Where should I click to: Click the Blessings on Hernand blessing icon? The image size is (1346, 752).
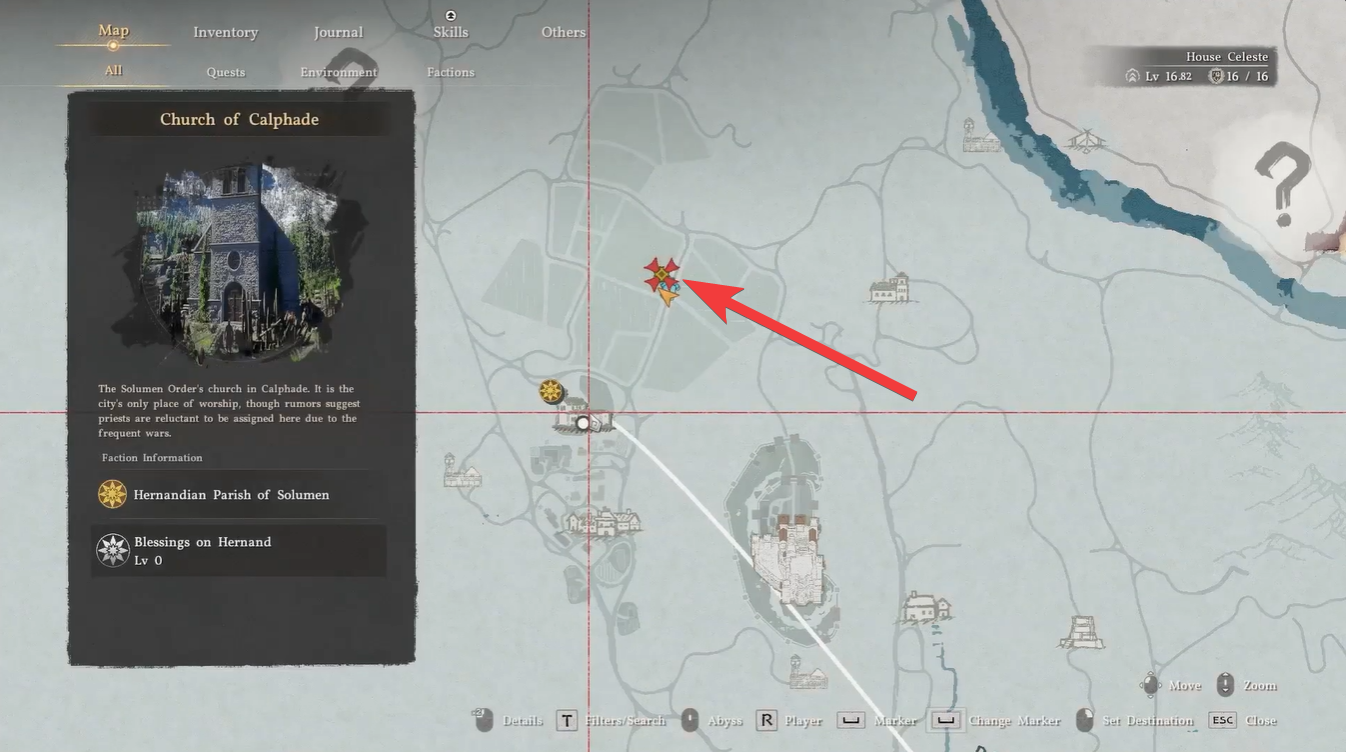[x=113, y=549]
